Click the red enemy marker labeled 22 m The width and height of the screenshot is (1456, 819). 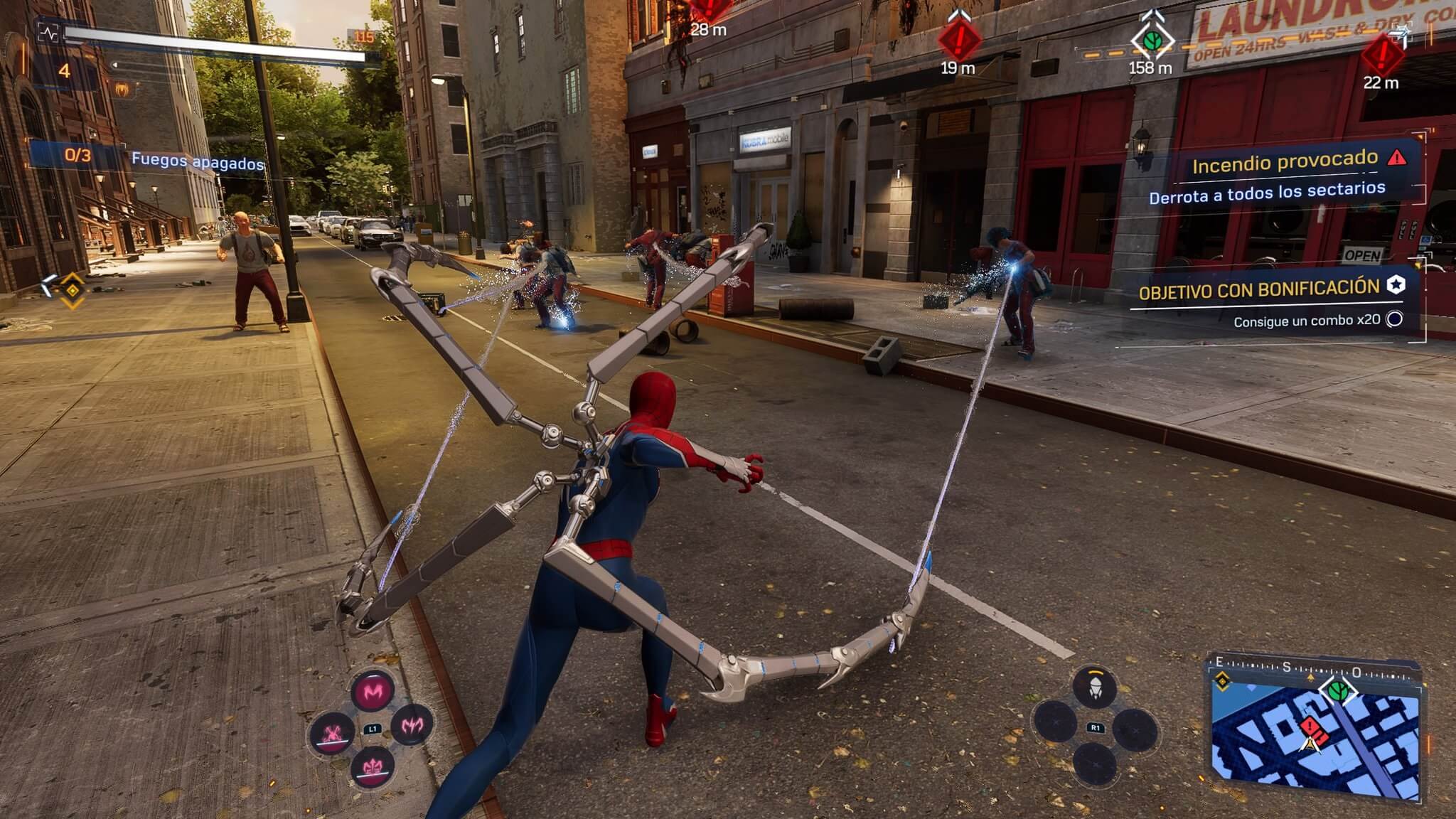point(1382,54)
